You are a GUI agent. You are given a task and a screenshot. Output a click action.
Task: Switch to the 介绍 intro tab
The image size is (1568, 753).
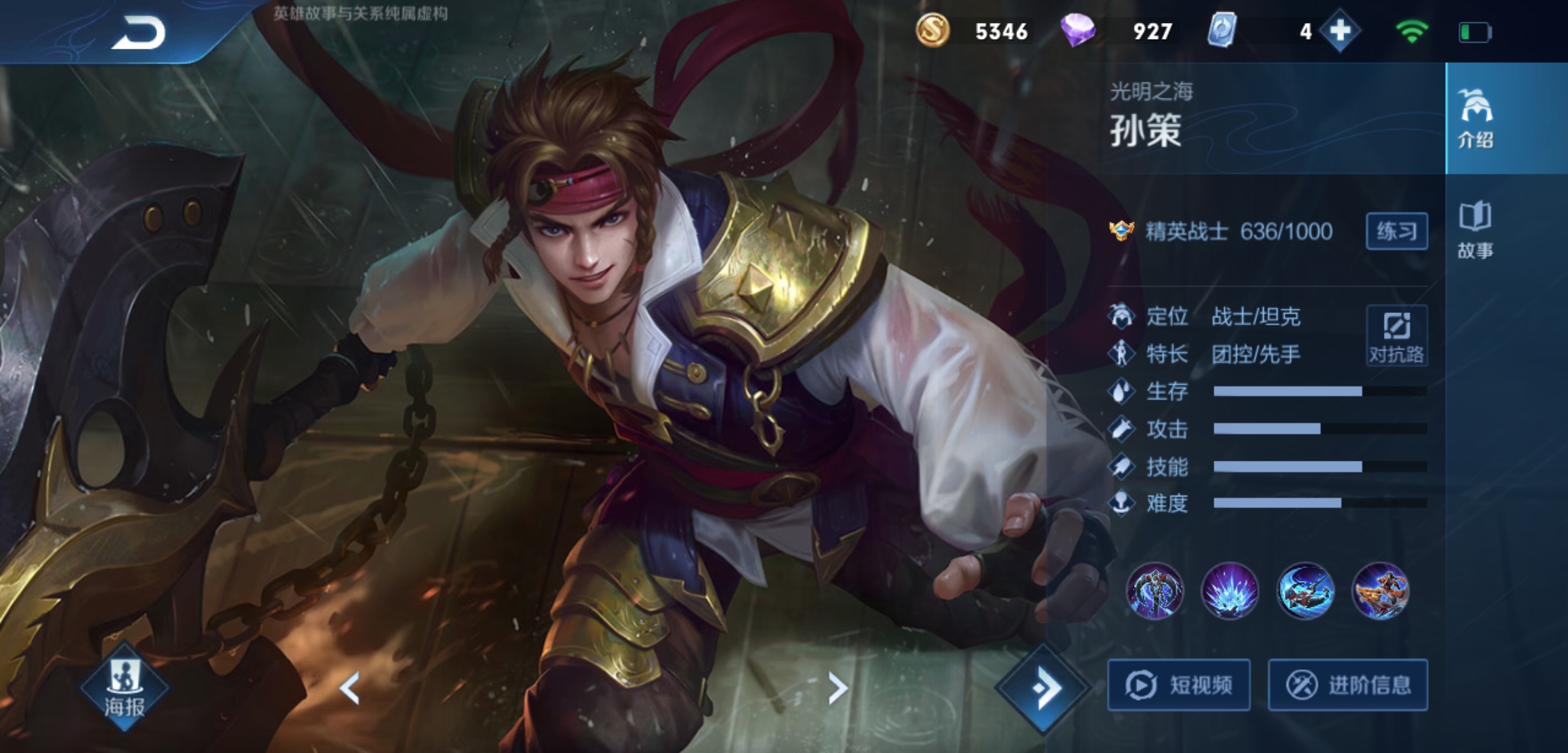pyautogui.click(x=1475, y=119)
